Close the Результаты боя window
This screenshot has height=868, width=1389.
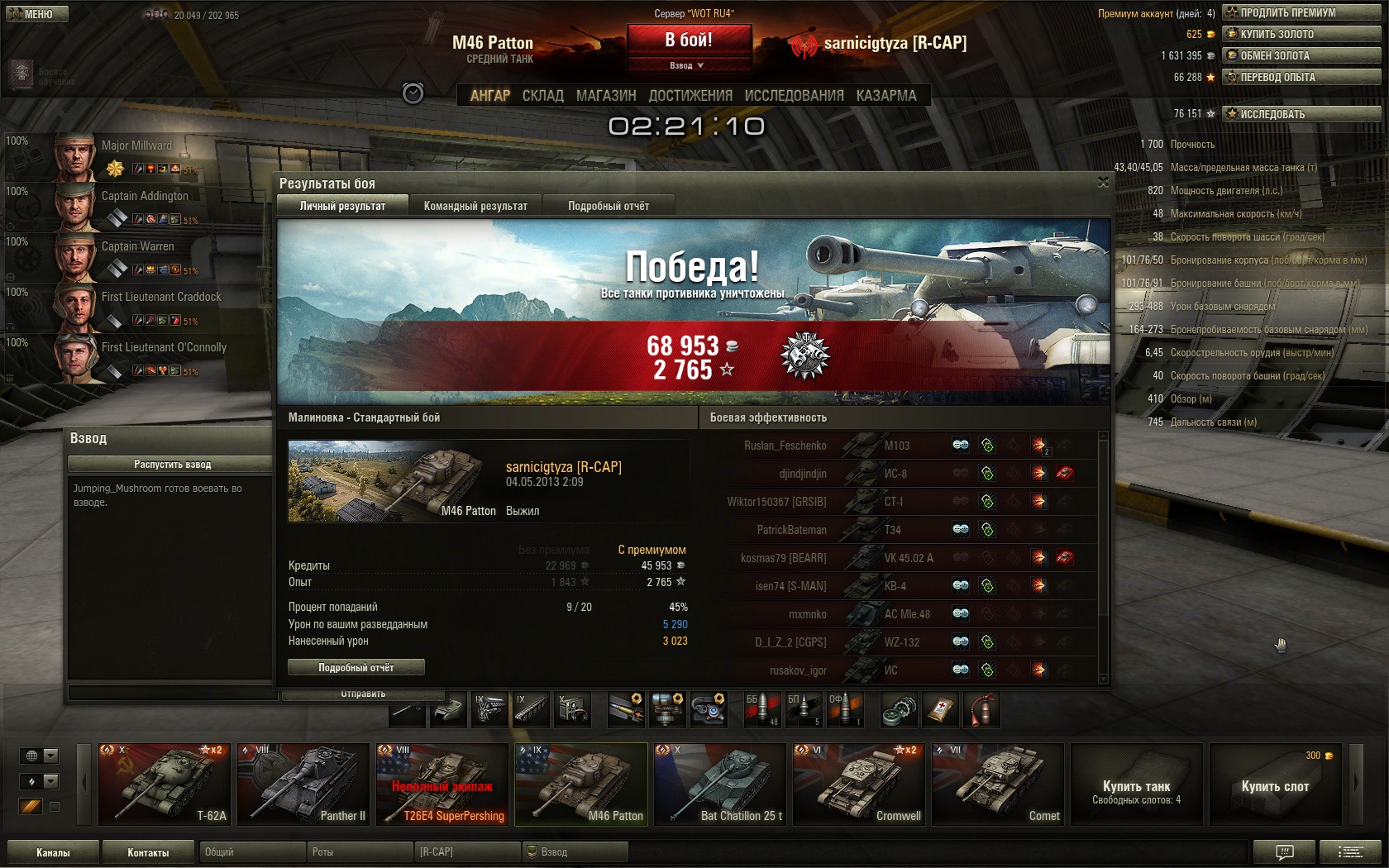[x=1103, y=183]
